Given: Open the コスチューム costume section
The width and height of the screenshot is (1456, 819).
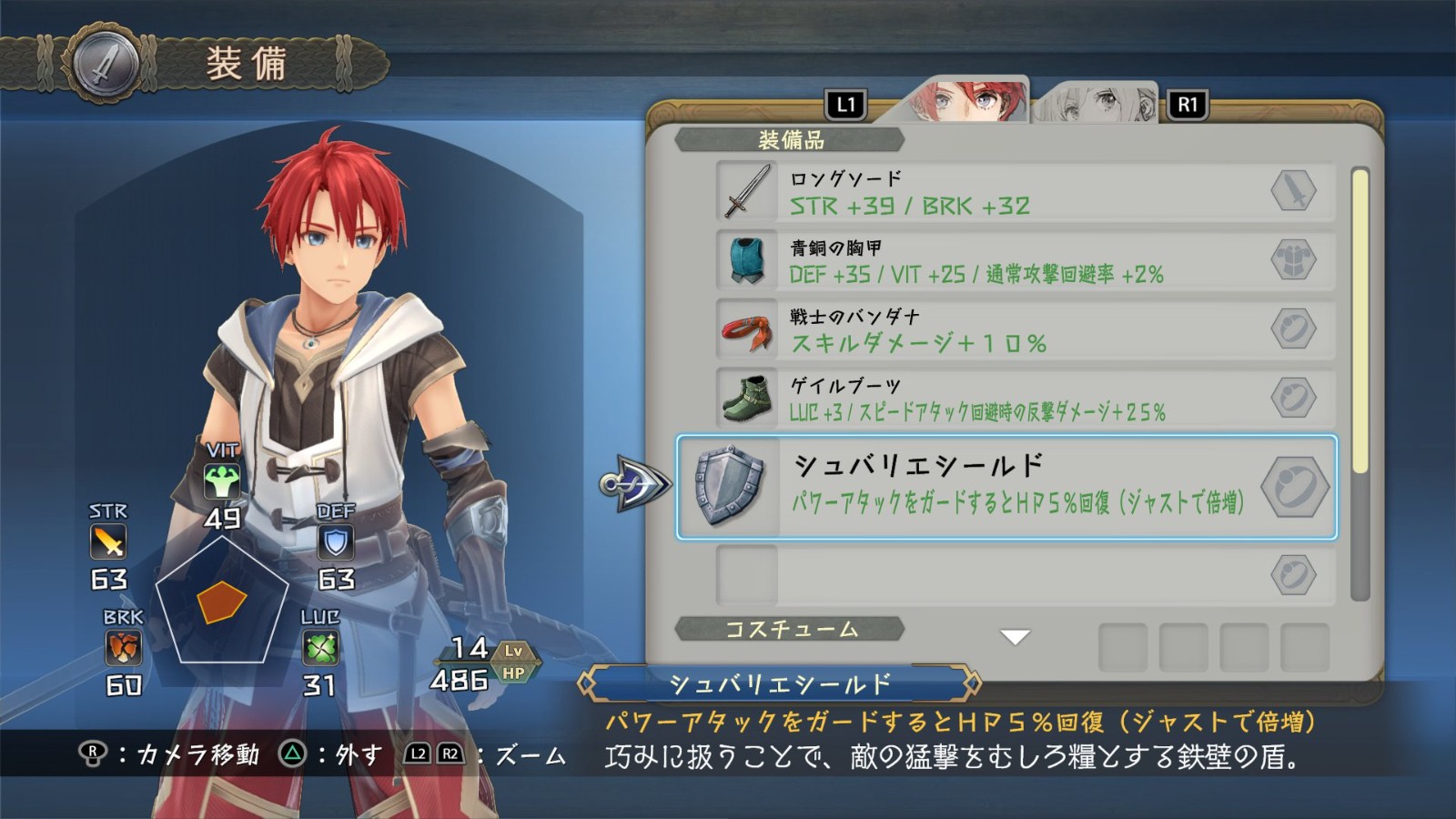Looking at the screenshot, I should click(x=790, y=630).
